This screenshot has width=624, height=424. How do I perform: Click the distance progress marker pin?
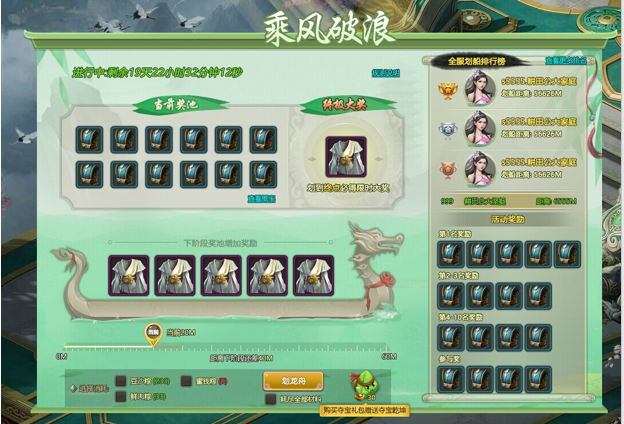pyautogui.click(x=153, y=332)
